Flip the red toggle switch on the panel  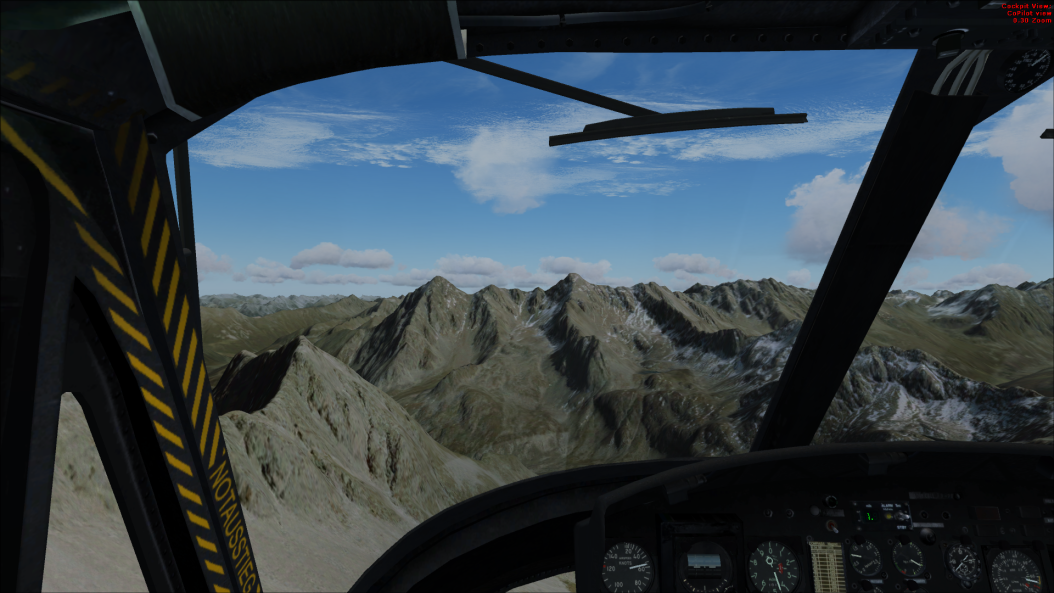click(x=832, y=527)
